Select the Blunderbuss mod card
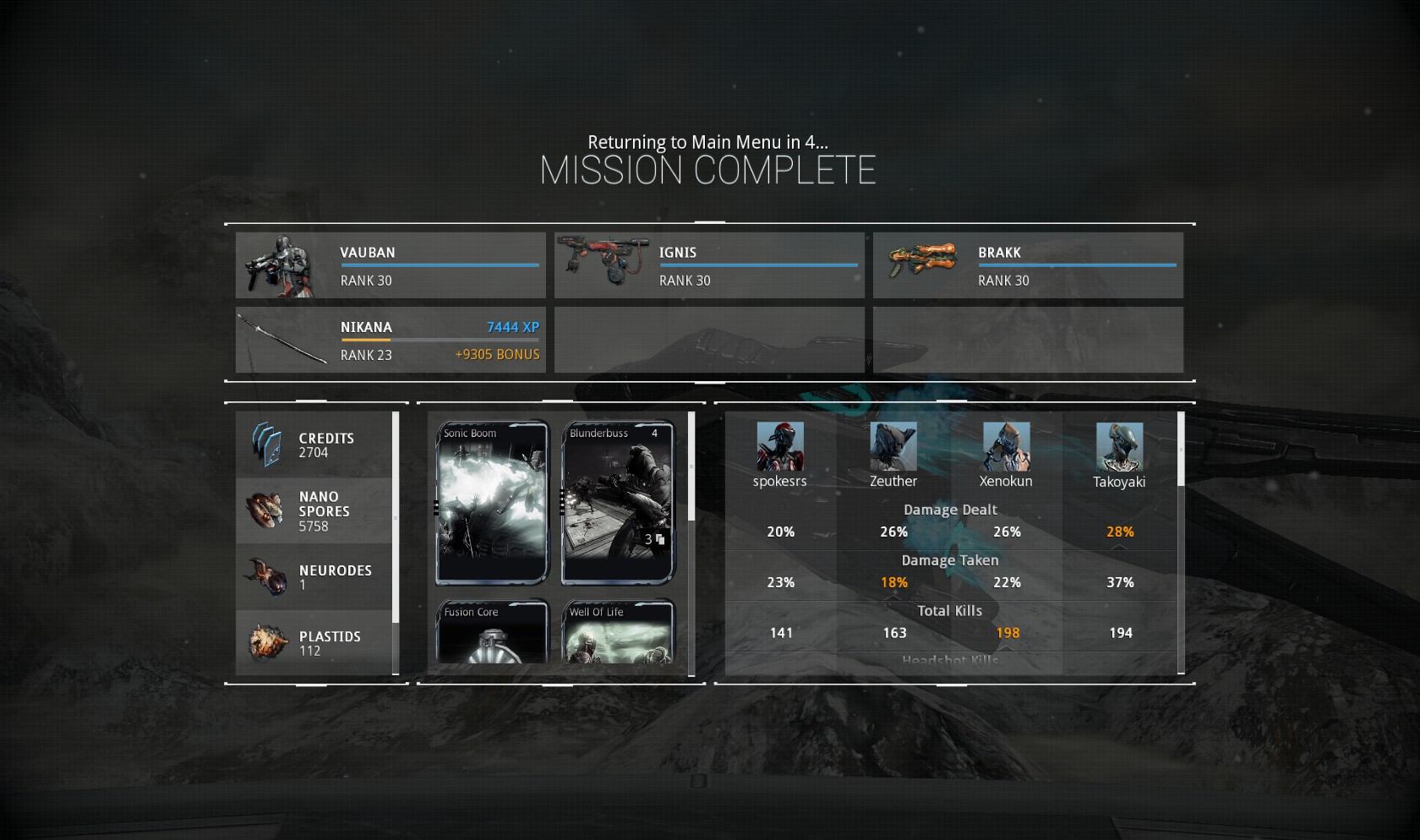1420x840 pixels. pyautogui.click(x=618, y=503)
